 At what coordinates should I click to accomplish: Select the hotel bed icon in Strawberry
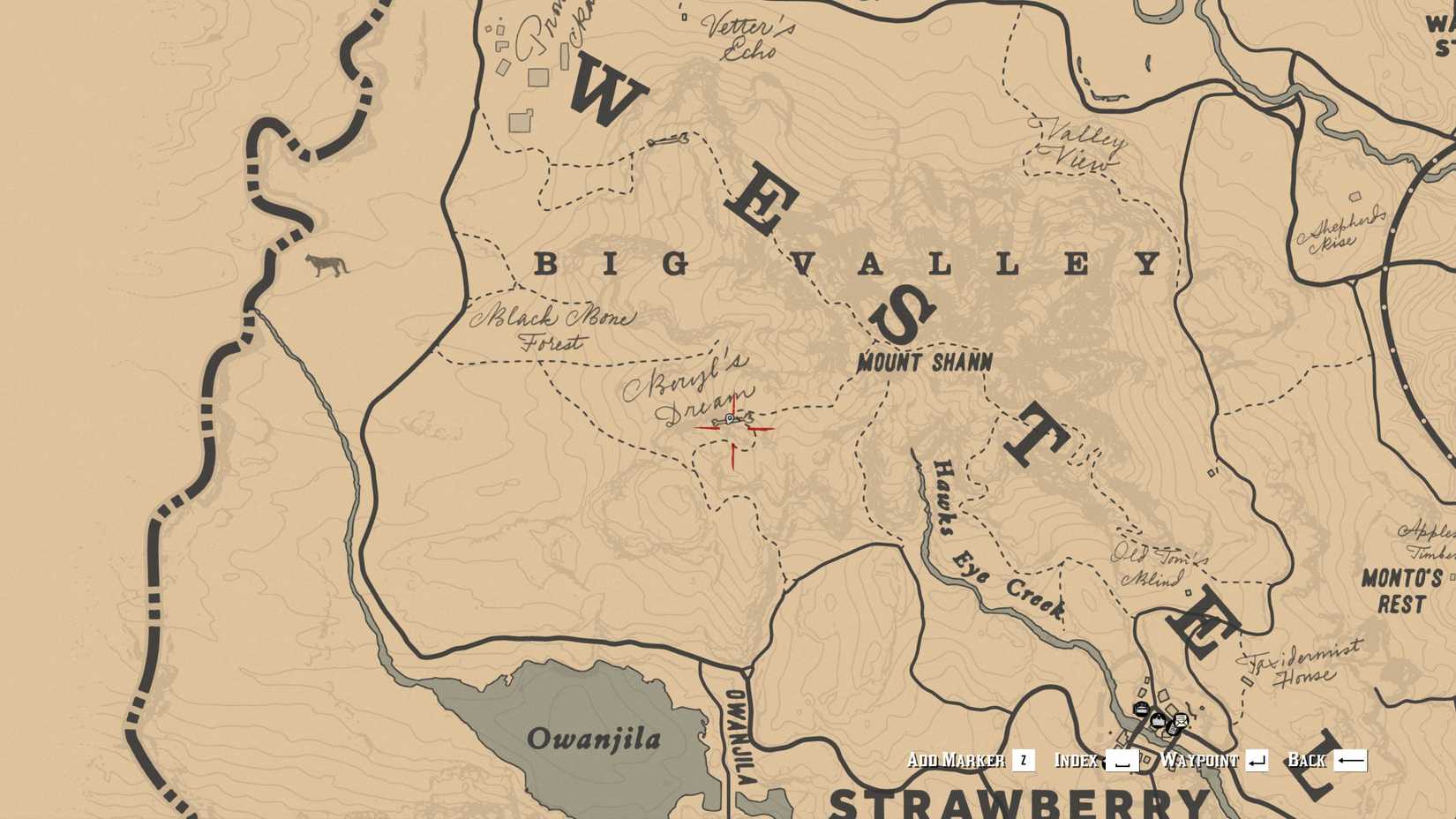point(1142,709)
